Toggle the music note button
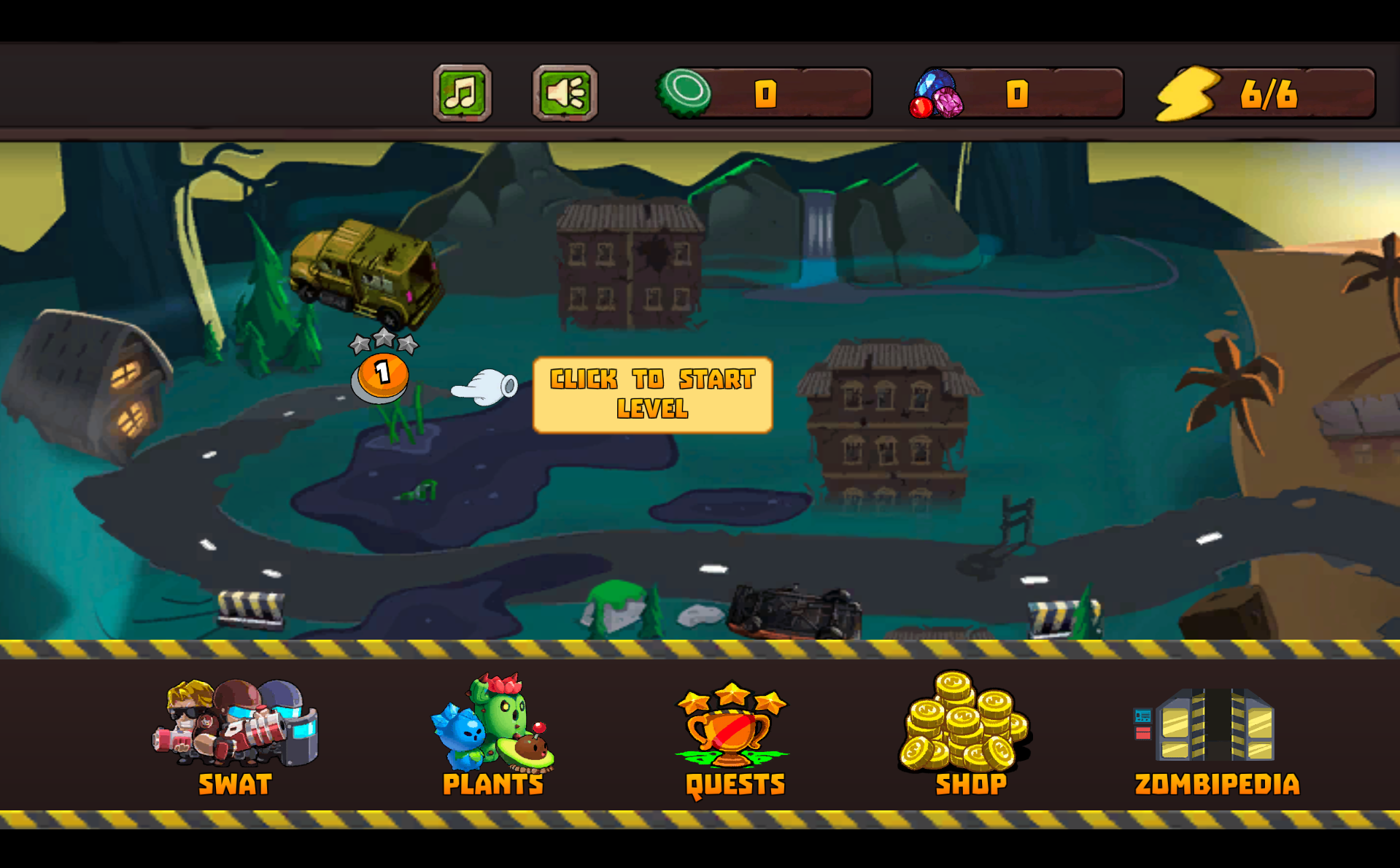 462,93
